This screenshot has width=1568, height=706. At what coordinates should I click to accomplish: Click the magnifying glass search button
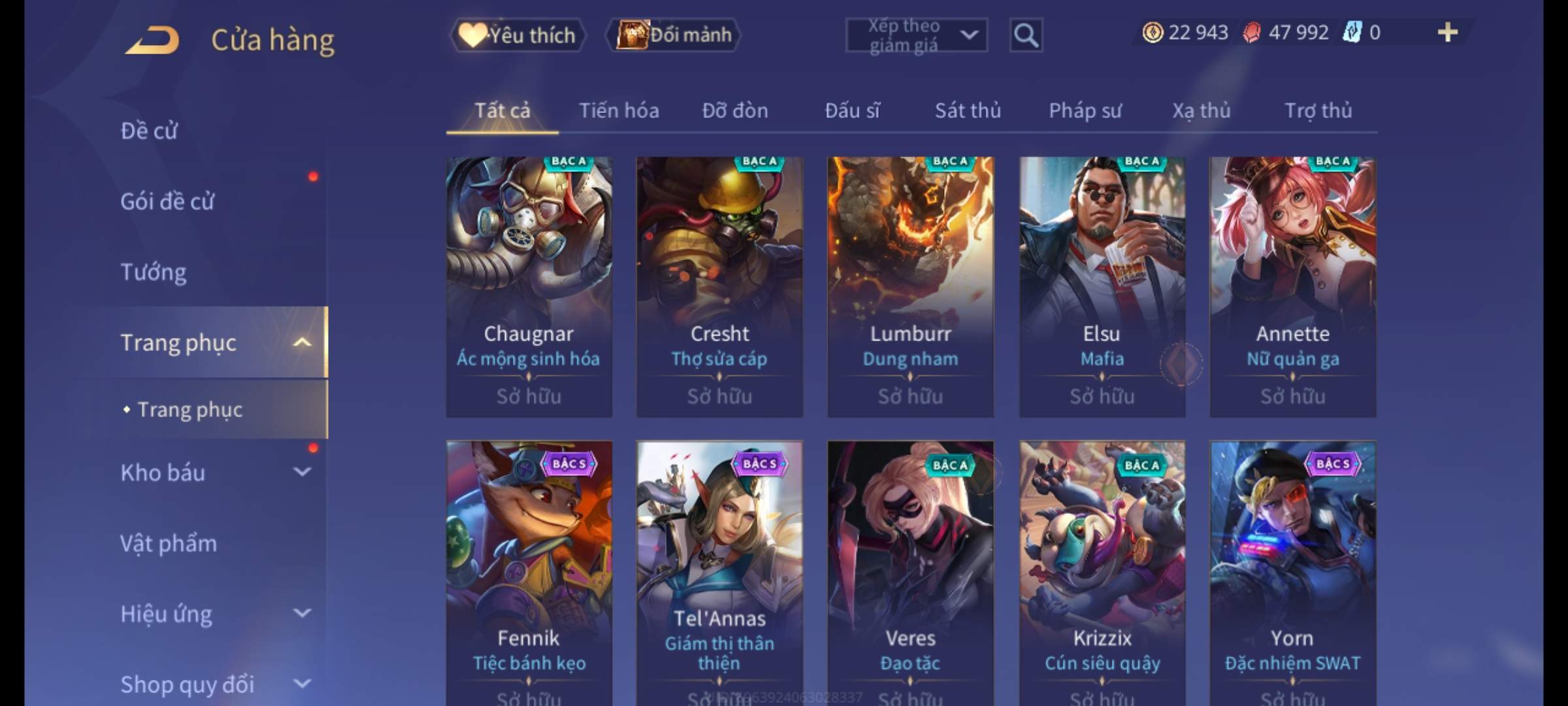tap(1026, 35)
